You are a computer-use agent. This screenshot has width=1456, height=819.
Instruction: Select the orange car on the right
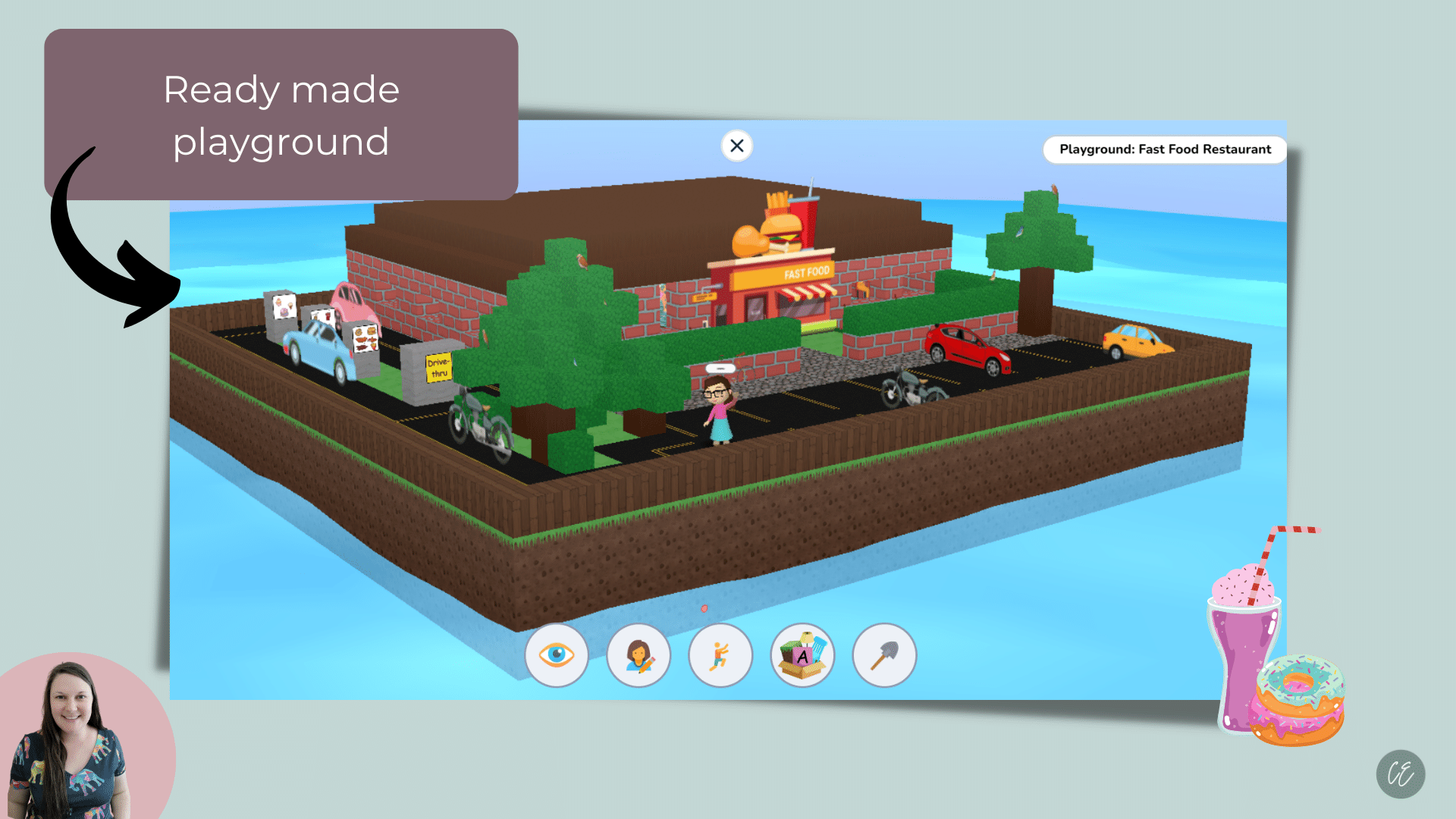coord(1135,341)
